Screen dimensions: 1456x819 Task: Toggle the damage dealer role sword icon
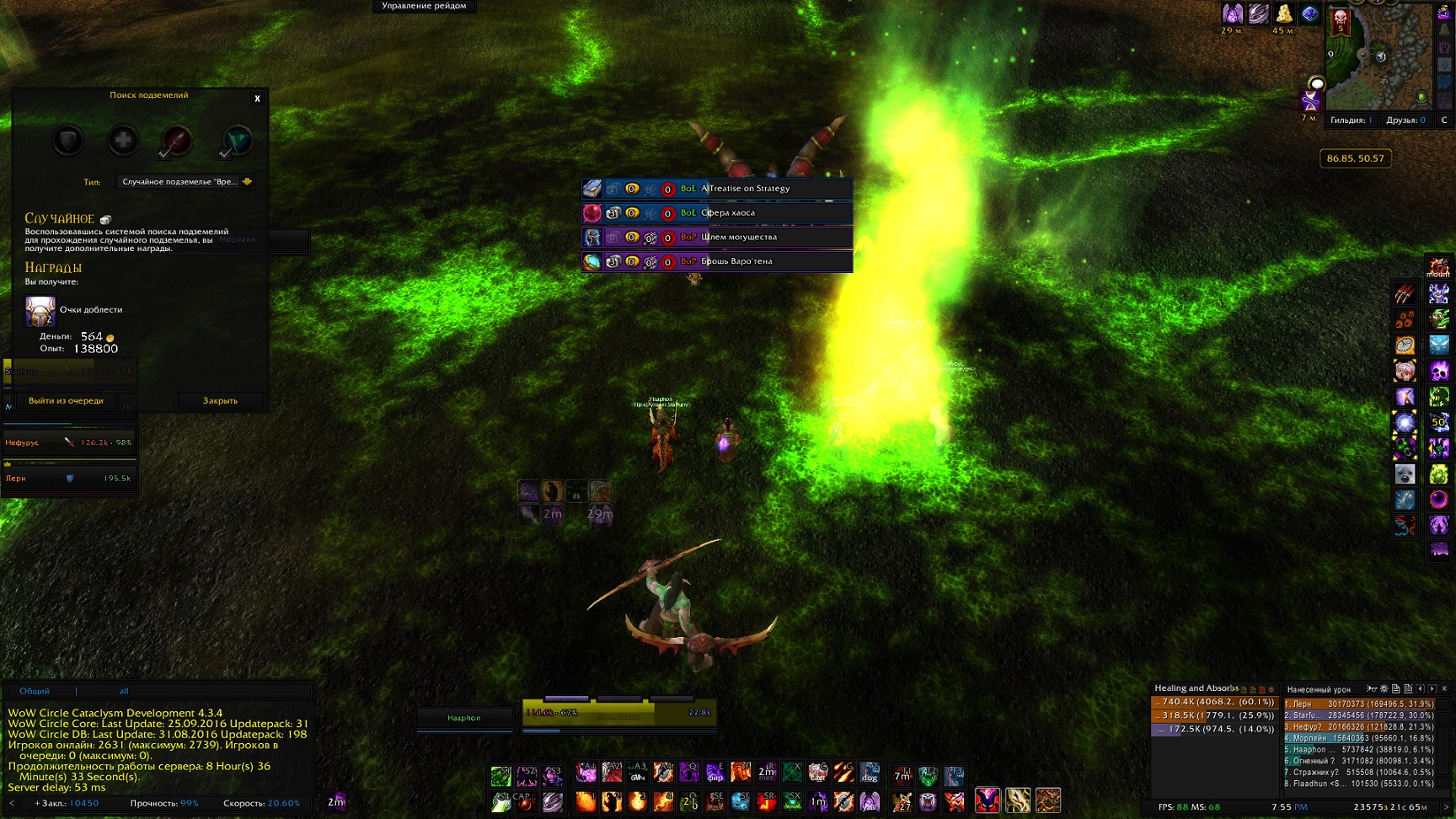(x=176, y=141)
